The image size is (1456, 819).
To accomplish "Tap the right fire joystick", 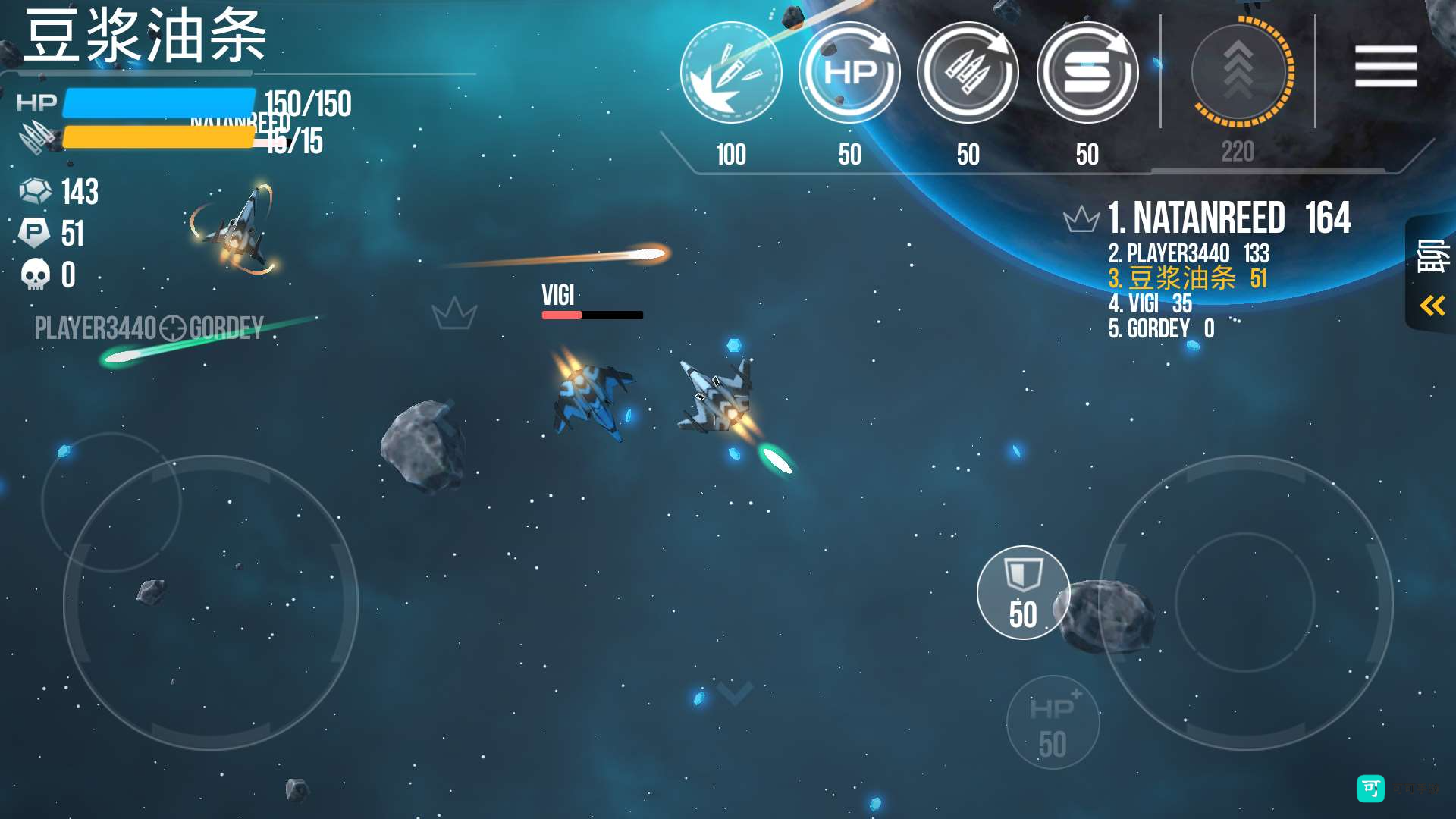I will pos(1245,603).
